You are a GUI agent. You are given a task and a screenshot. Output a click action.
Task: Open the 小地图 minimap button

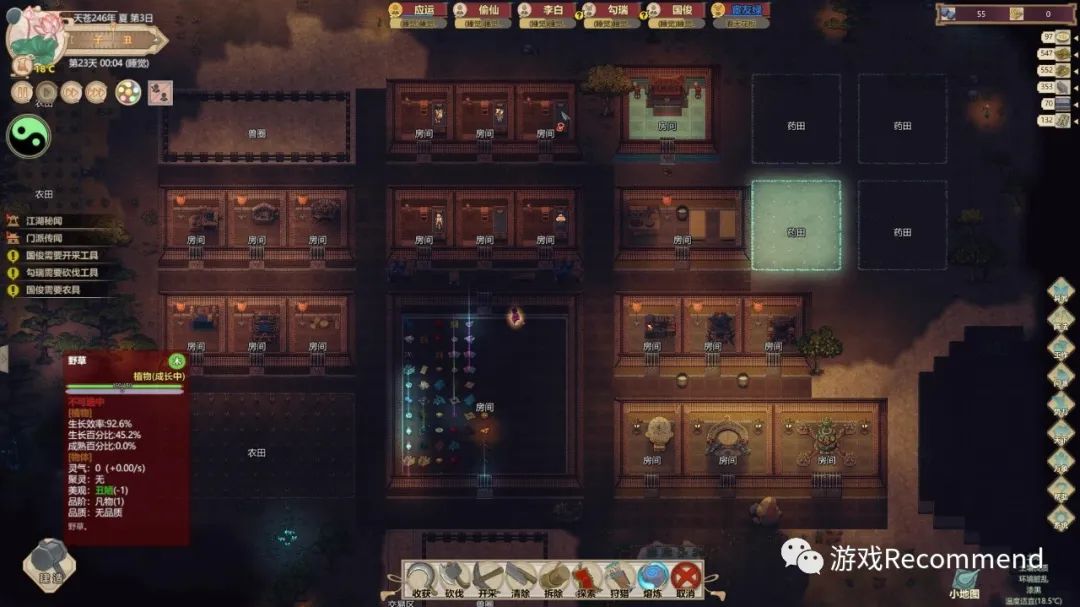pyautogui.click(x=966, y=585)
